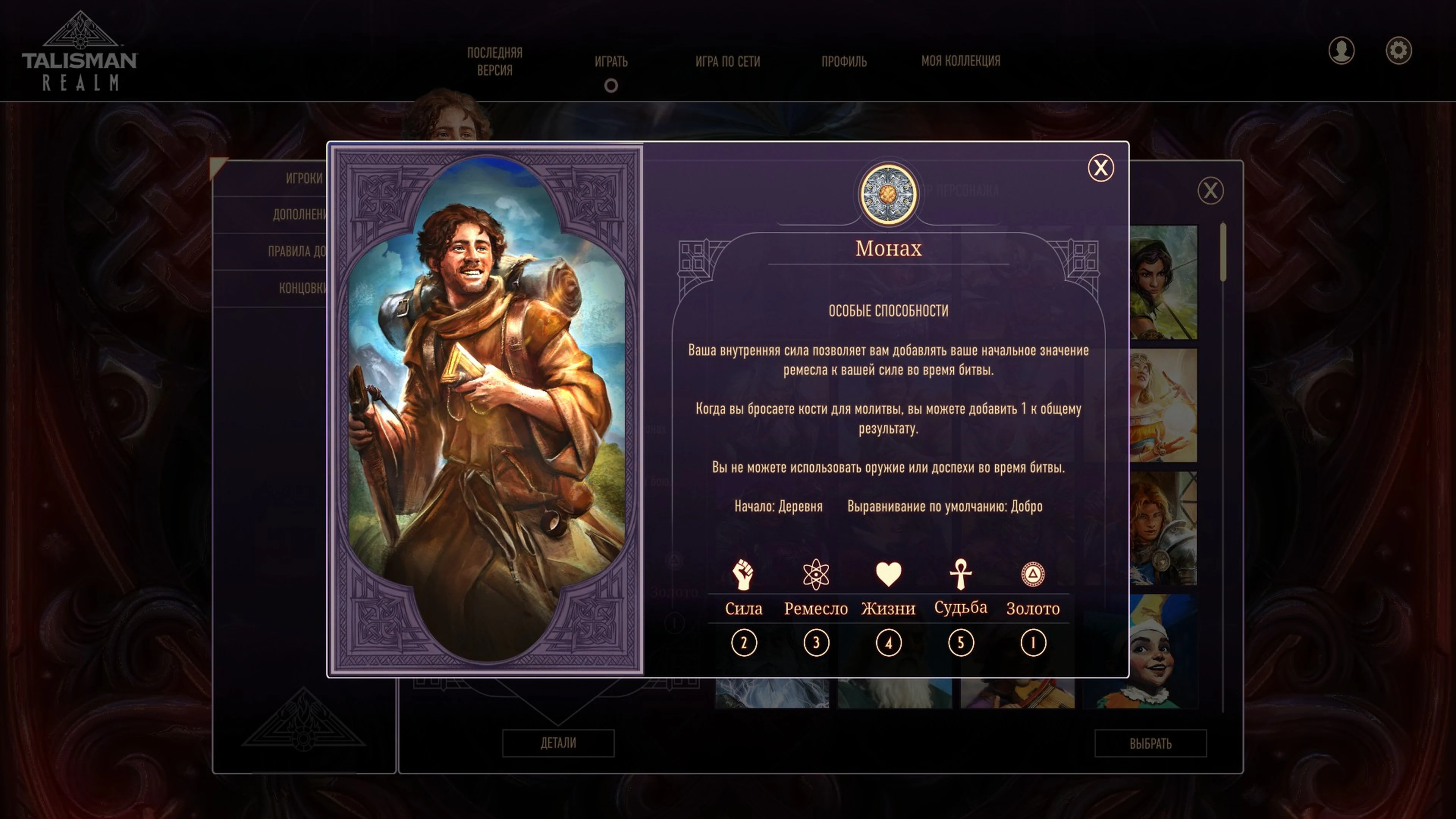Switch to the ИГРА ПО СЕТИ menu
1456x819 pixels.
[x=729, y=61]
